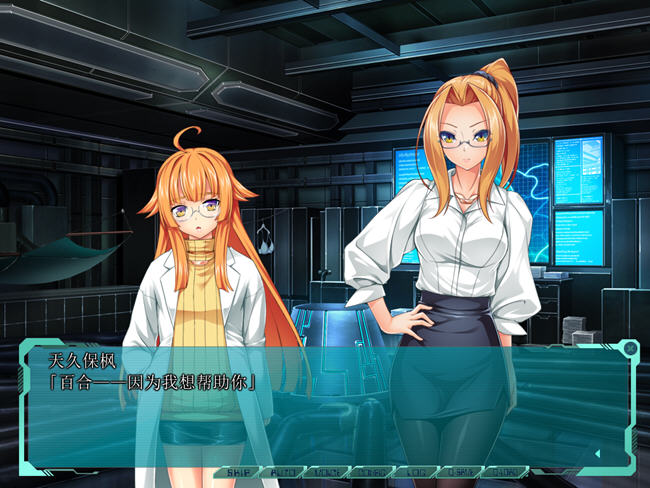The width and height of the screenshot is (650, 488).
Task: Click the dialogue advance triangle indicator
Action: tap(597, 453)
